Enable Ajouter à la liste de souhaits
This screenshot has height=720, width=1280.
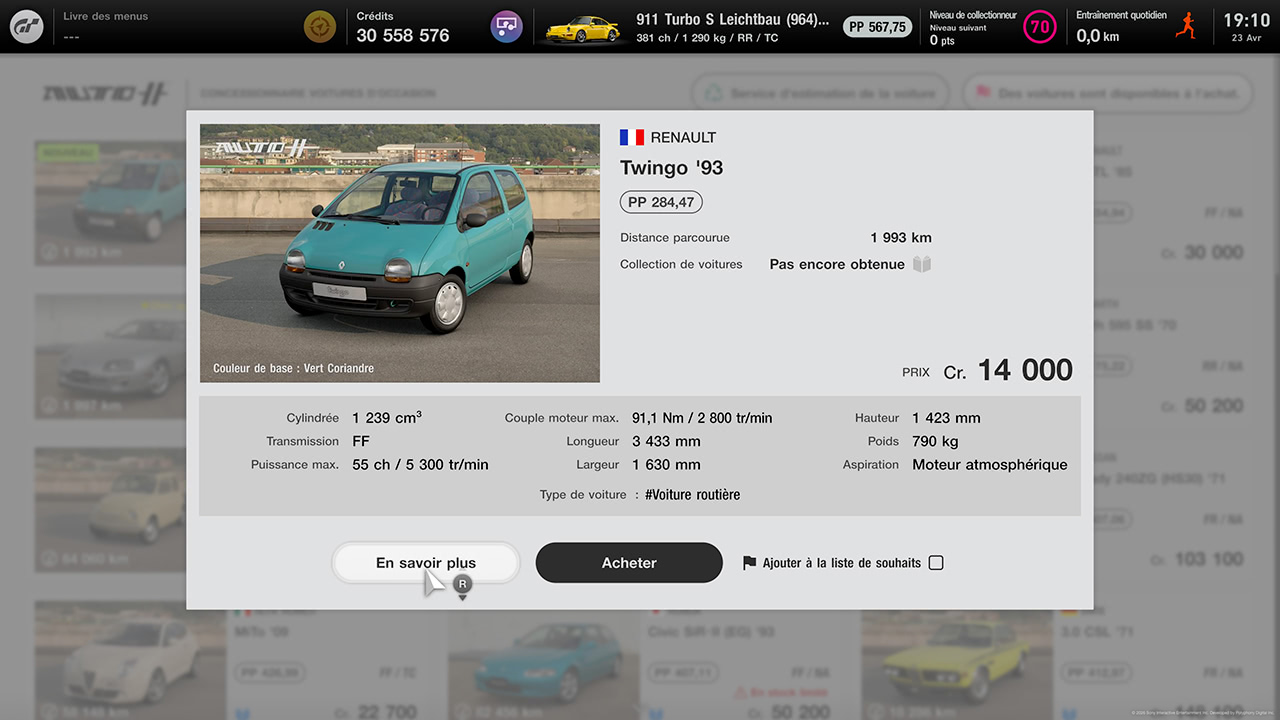(x=936, y=562)
